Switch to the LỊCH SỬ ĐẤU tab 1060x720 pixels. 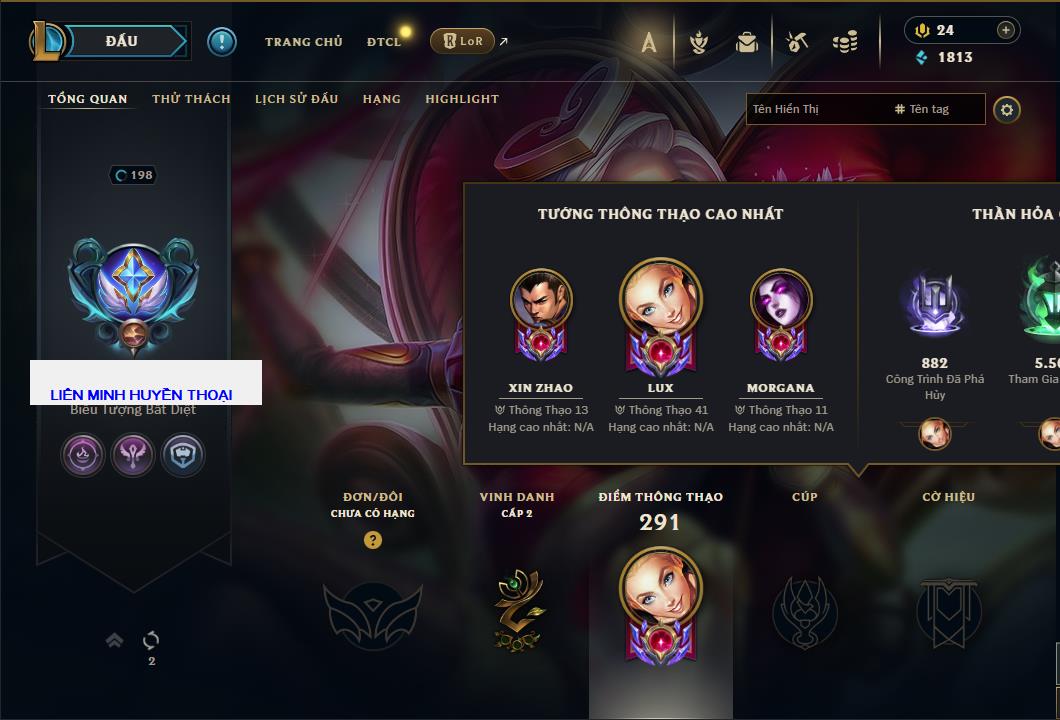coord(296,99)
